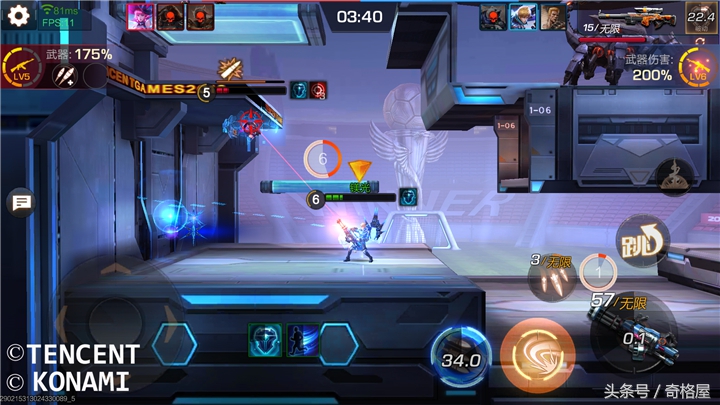This screenshot has height=405, width=720.
Task: Select the pink-haired teammate portrait
Action: point(140,16)
